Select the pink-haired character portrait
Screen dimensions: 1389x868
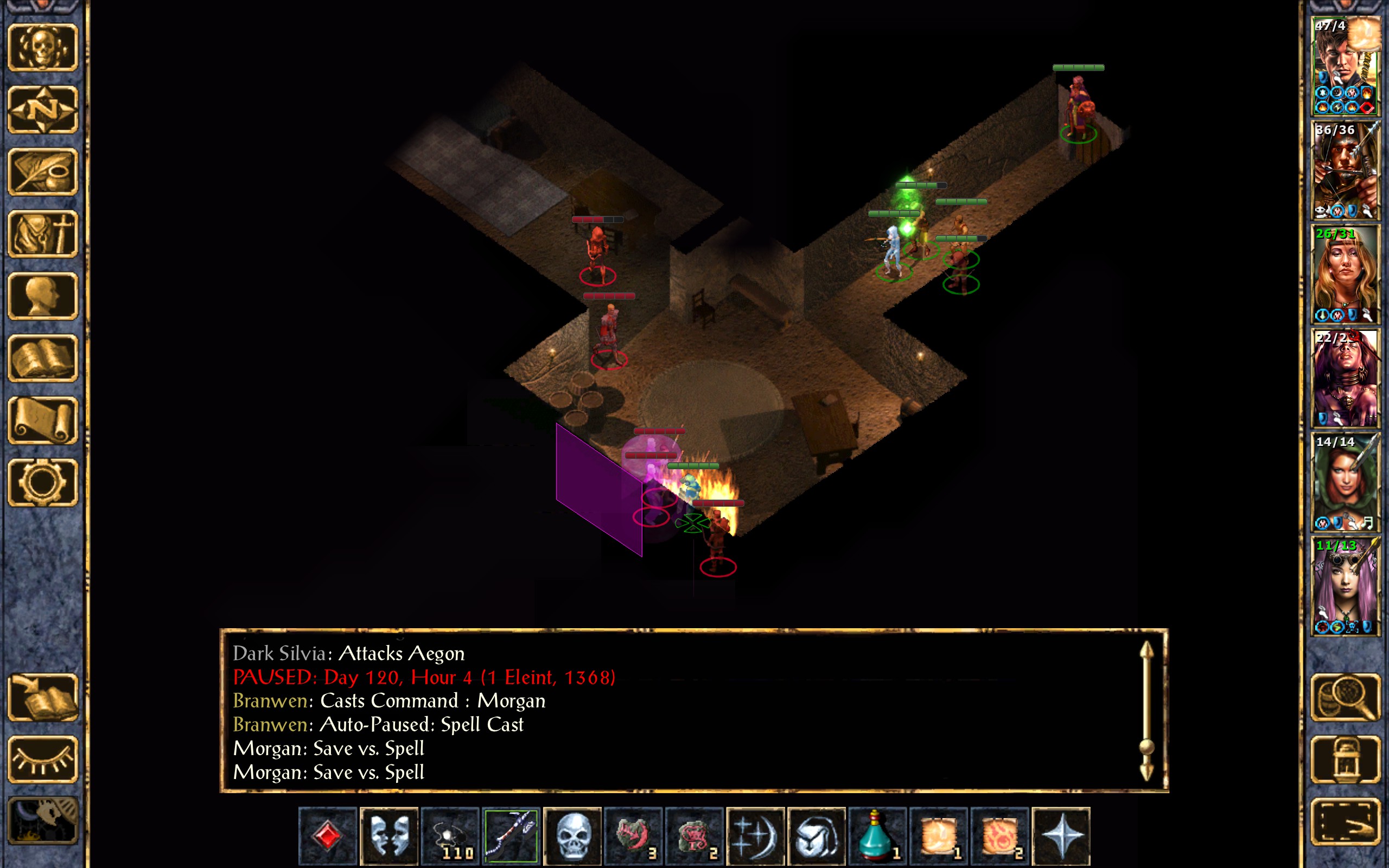(x=1346, y=585)
